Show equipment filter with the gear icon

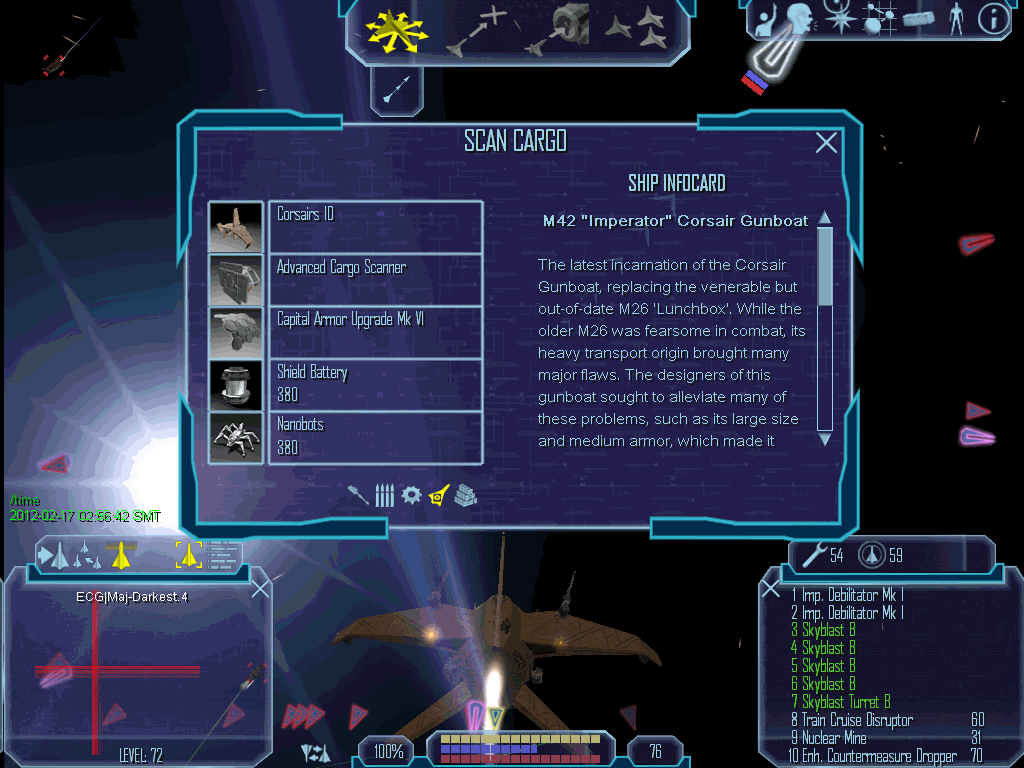click(x=411, y=494)
